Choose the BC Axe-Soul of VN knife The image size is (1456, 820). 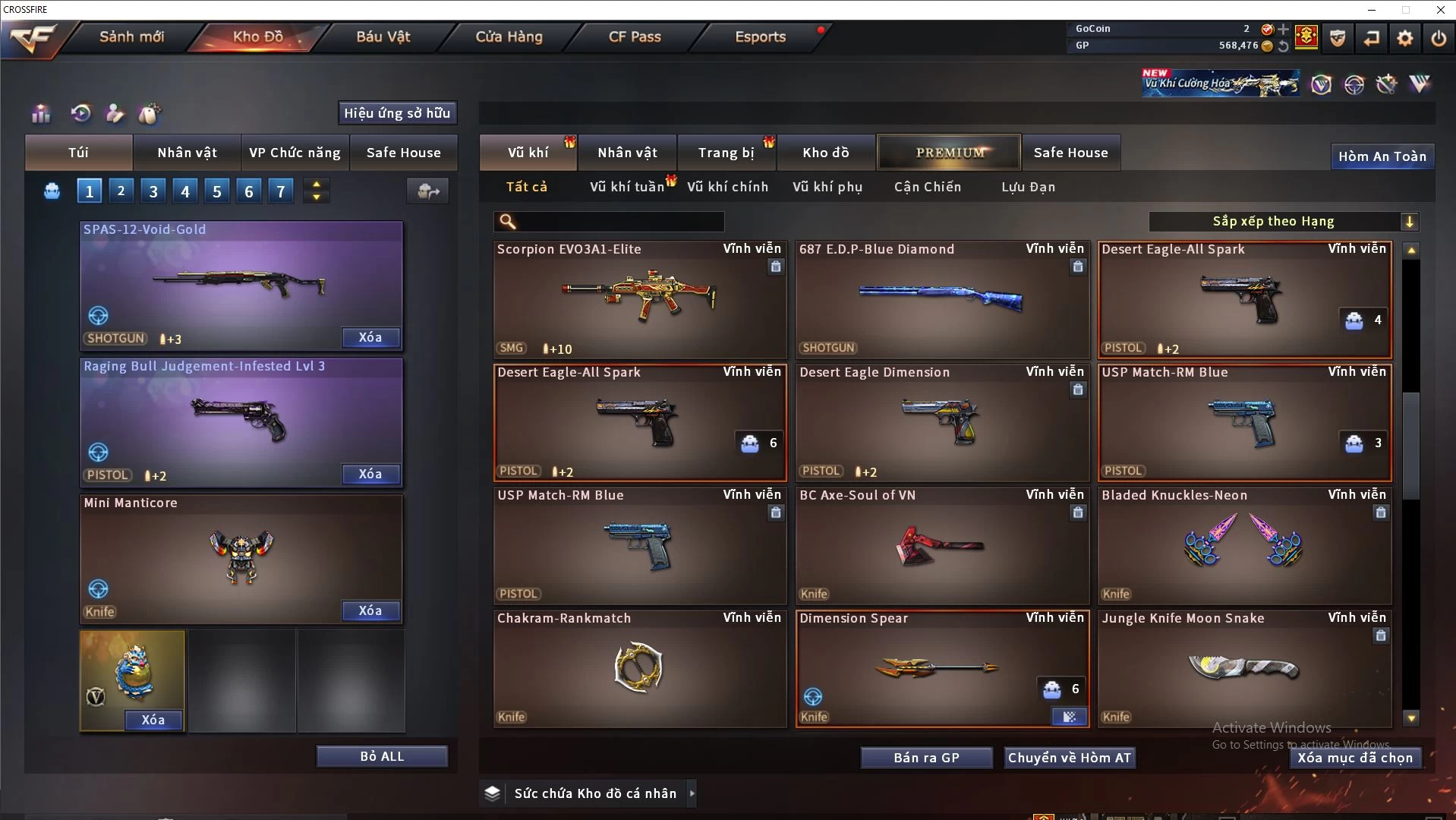[x=941, y=546]
